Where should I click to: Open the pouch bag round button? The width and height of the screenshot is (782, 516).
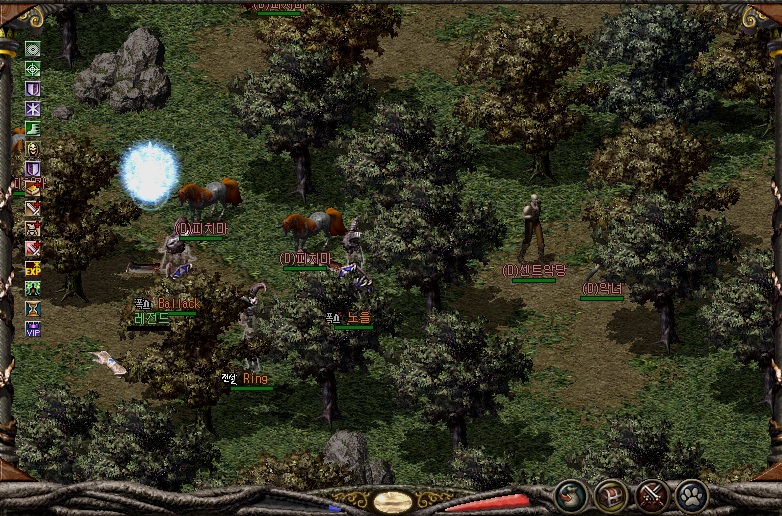point(572,495)
